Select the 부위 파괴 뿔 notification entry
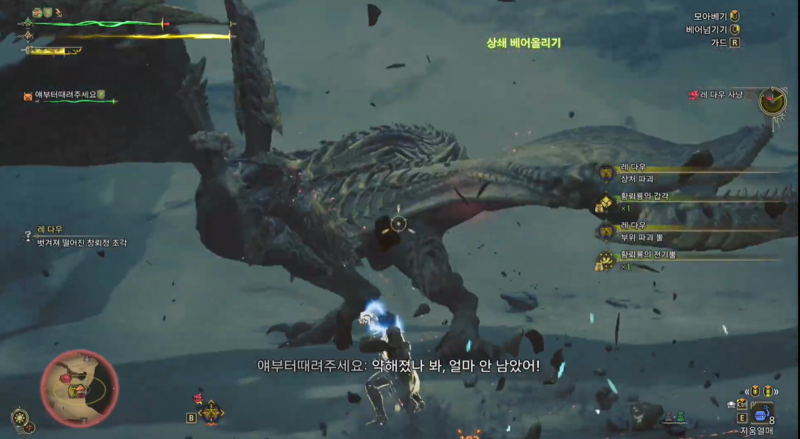 pos(642,237)
